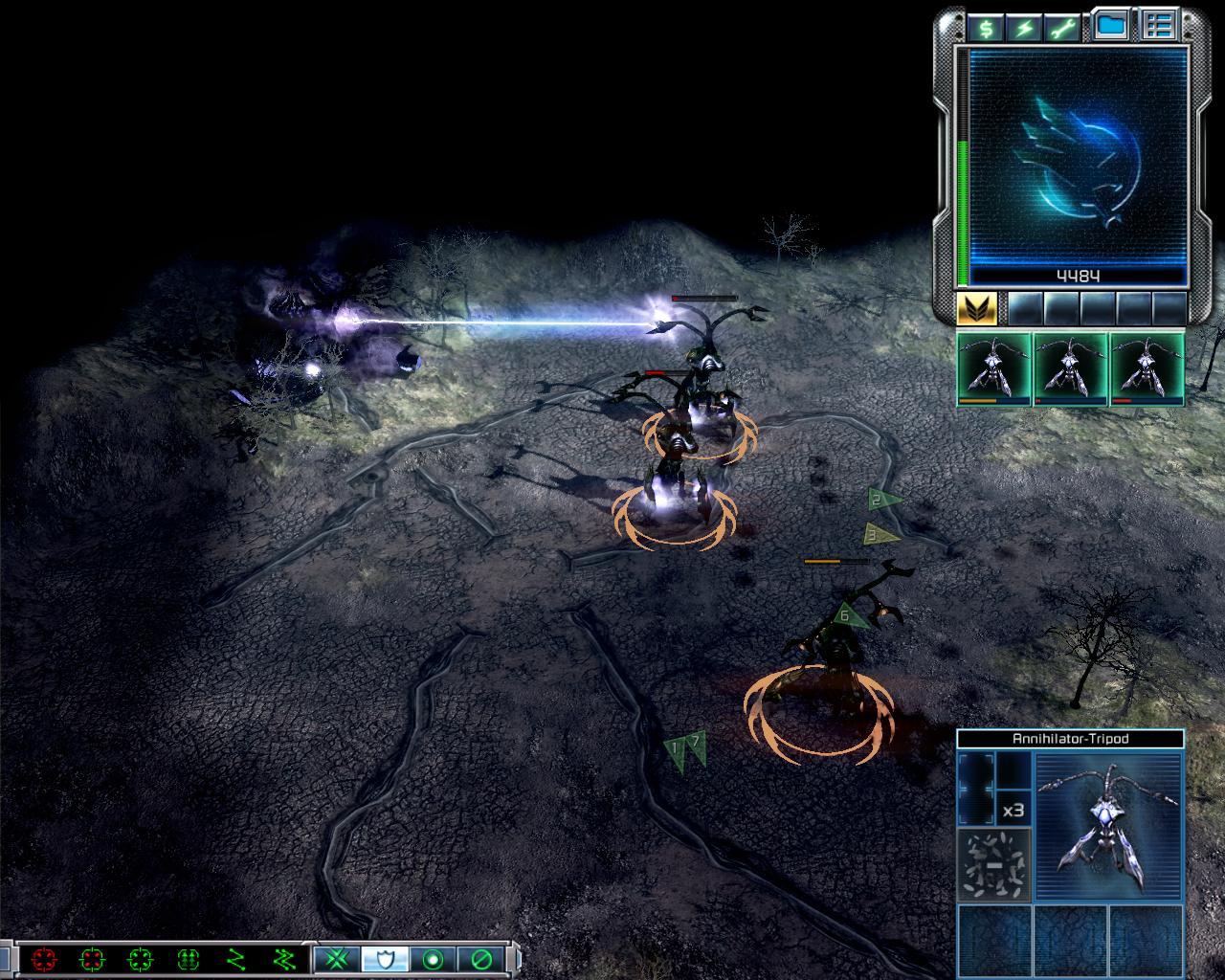1225x980 pixels.
Task: Select the hold fire prohibition stance
Action: click(x=480, y=958)
